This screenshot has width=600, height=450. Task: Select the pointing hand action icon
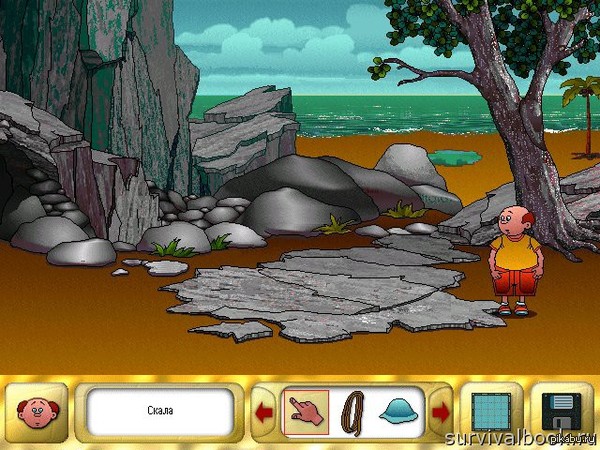coord(306,411)
